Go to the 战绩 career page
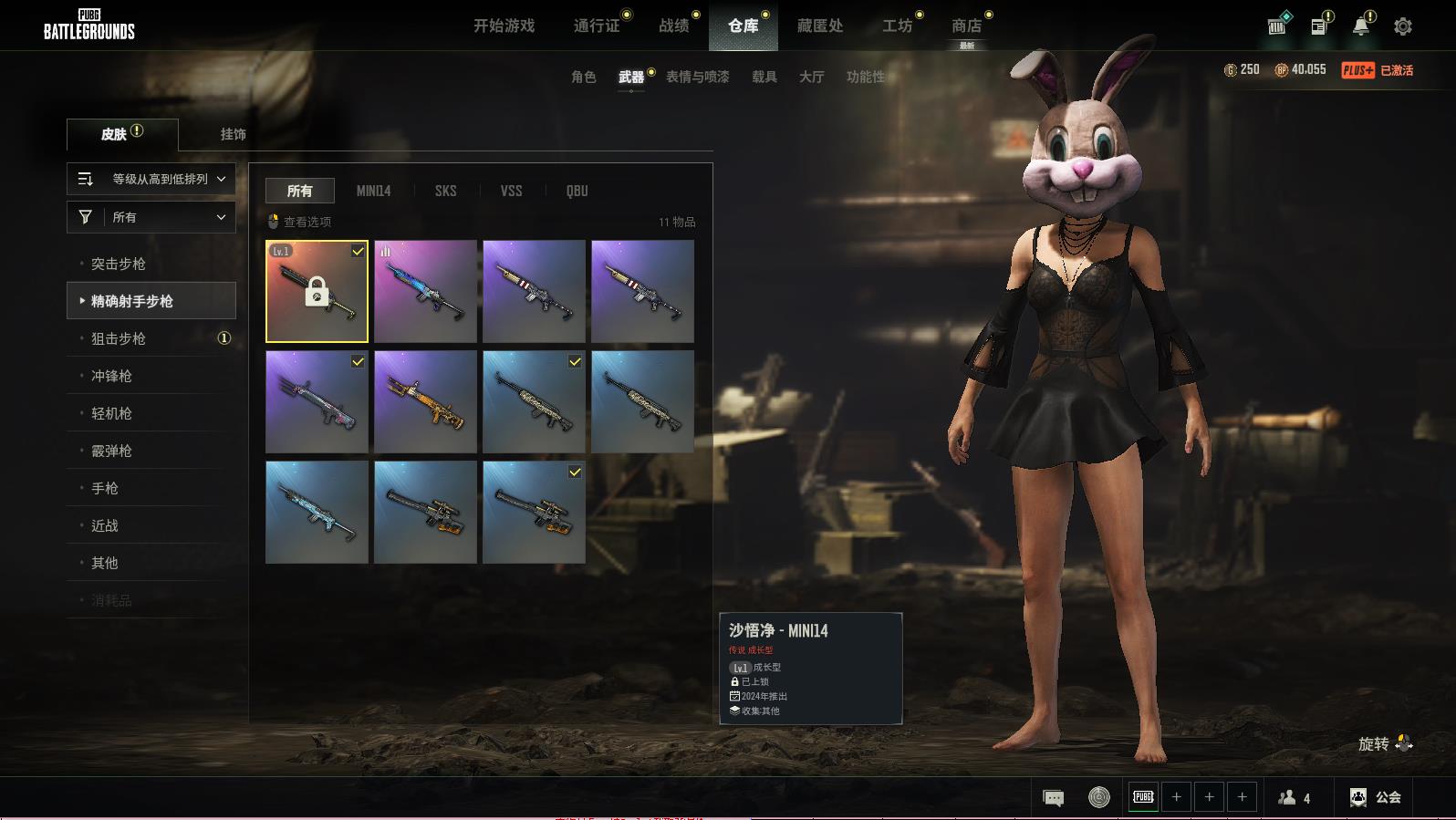The width and height of the screenshot is (1456, 820). (x=674, y=26)
